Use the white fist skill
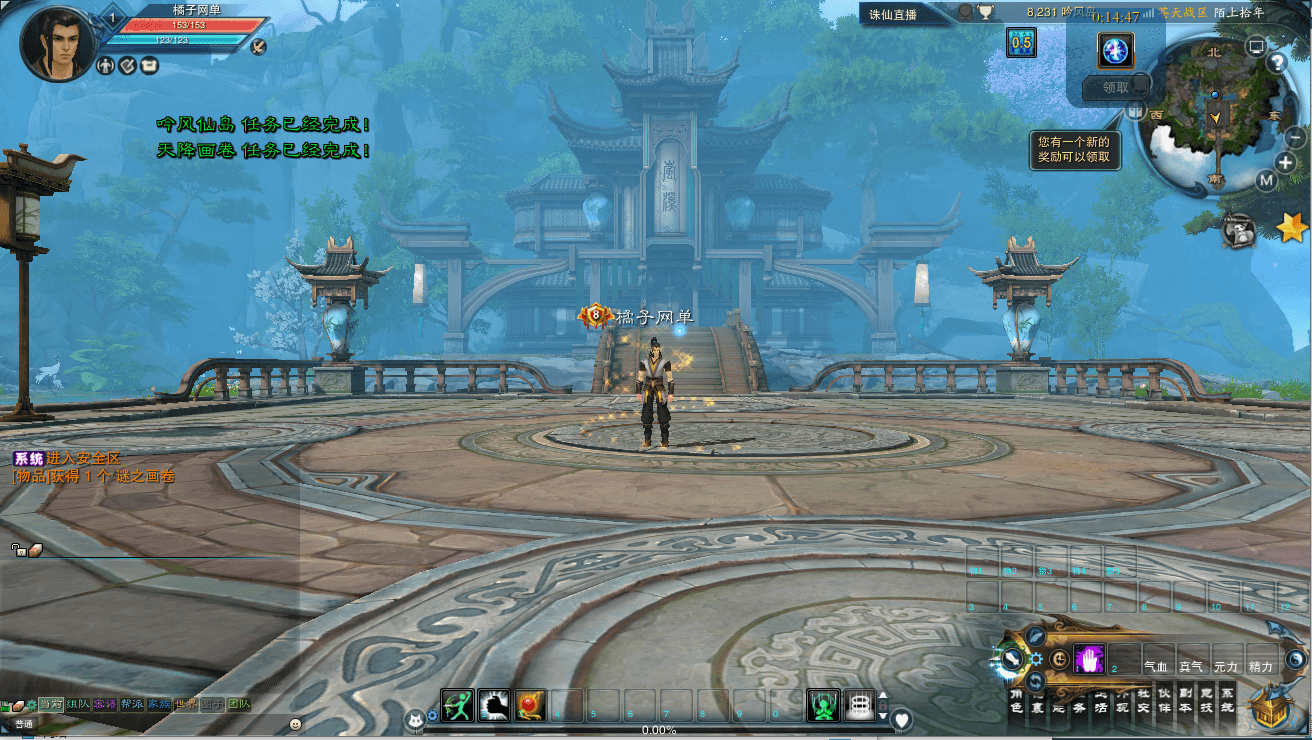 coord(494,705)
